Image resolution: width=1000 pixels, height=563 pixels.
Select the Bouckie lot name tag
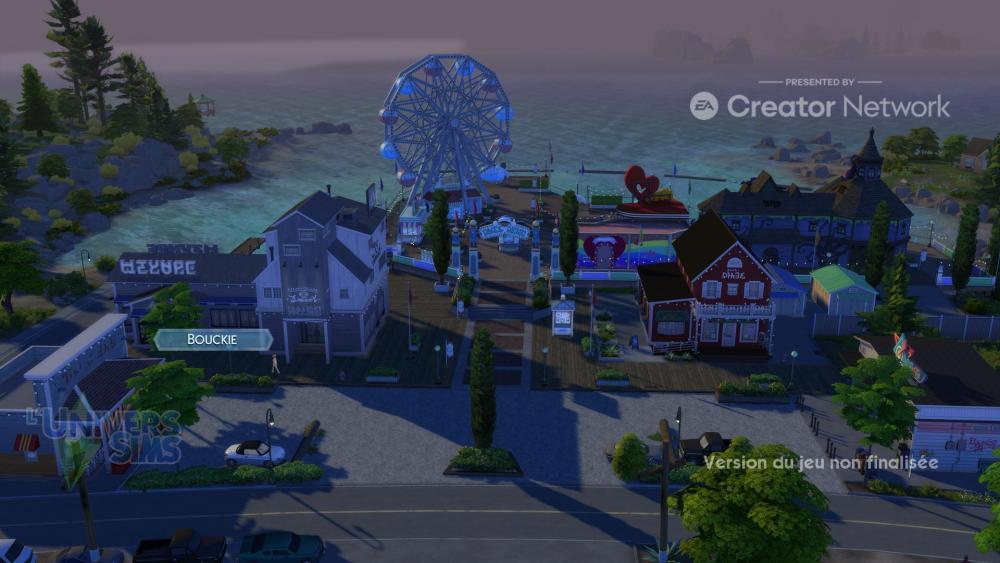212,340
